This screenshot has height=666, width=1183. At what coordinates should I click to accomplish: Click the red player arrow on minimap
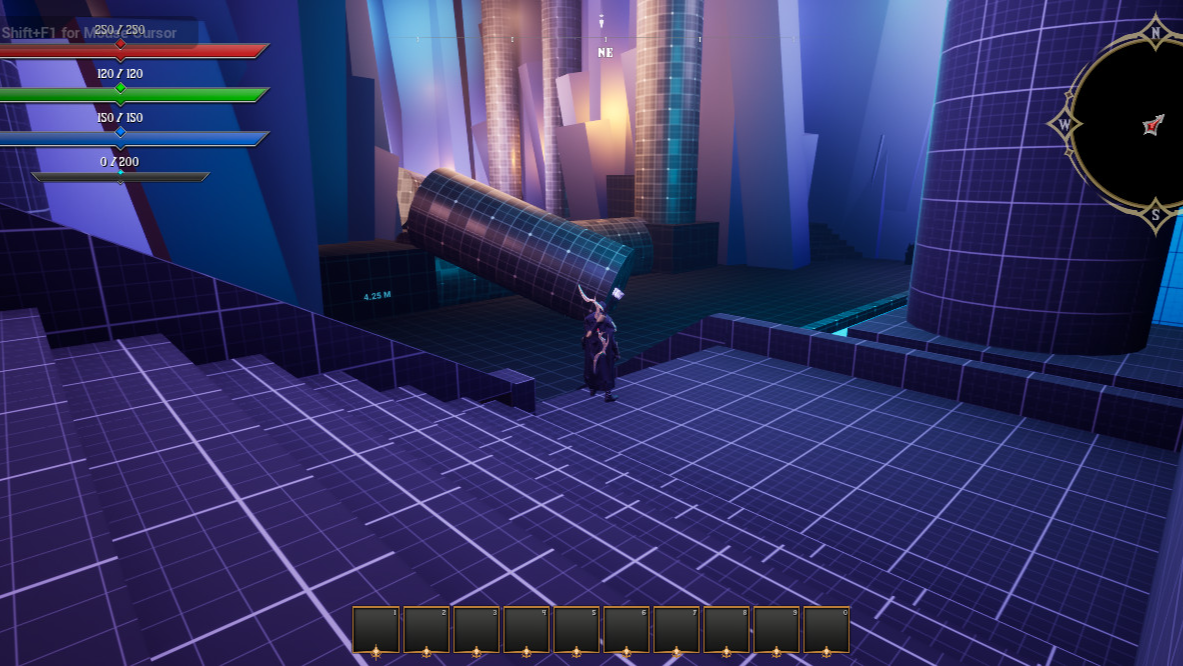pyautogui.click(x=1154, y=125)
